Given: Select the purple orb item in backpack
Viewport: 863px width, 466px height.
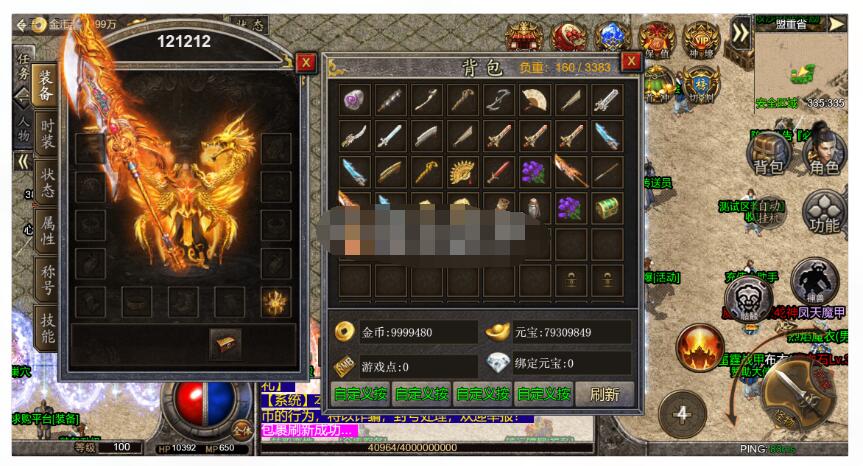Looking at the screenshot, I should (355, 100).
